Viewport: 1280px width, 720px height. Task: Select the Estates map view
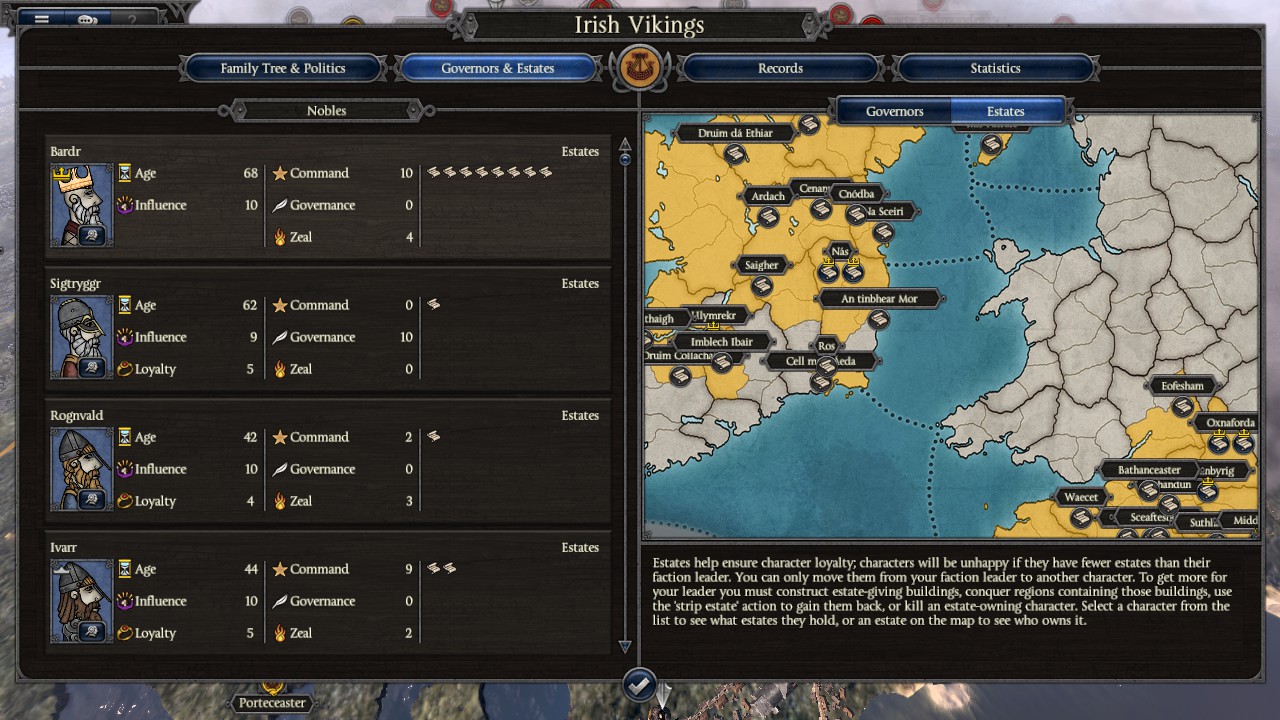1005,111
